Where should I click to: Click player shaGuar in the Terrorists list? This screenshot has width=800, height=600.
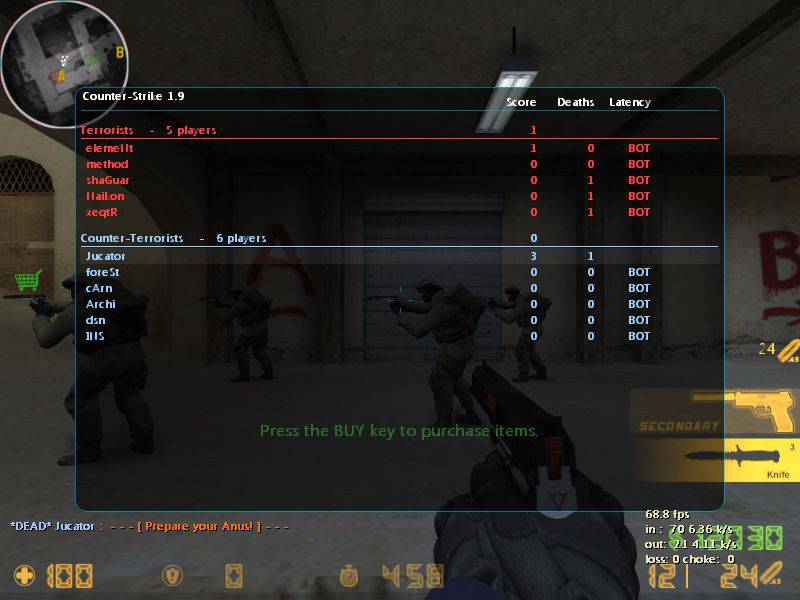pyautogui.click(x=108, y=180)
